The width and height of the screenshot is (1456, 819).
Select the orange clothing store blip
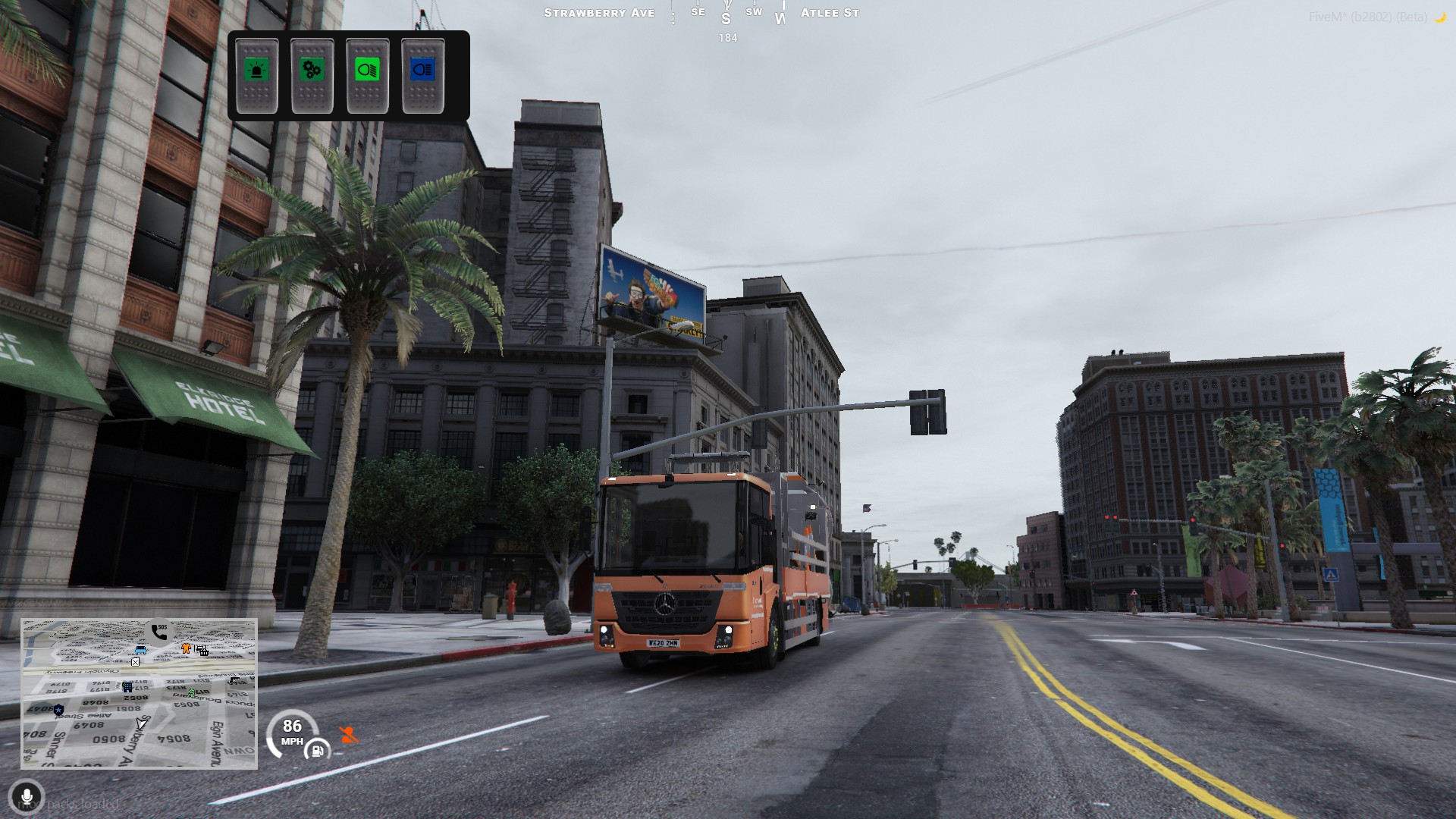coord(187,648)
